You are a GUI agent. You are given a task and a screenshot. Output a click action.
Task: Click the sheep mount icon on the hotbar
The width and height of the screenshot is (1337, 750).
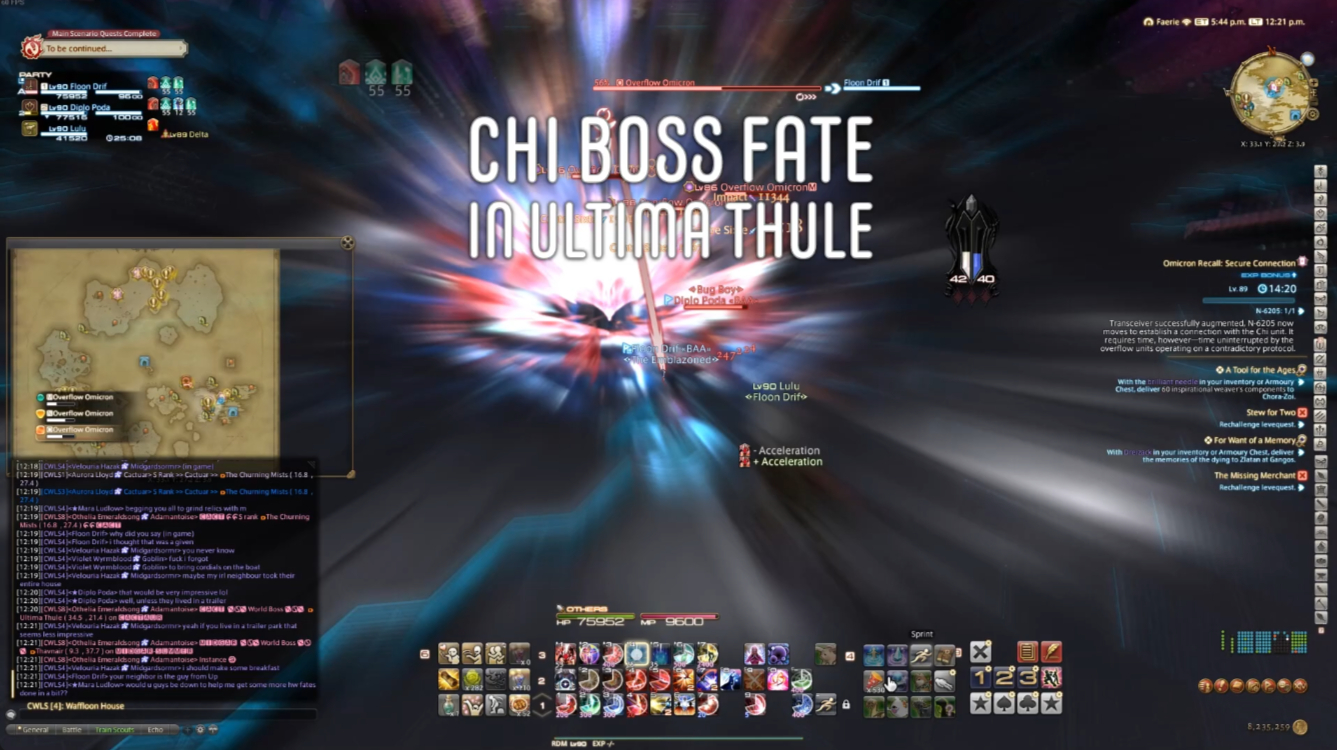click(x=825, y=653)
